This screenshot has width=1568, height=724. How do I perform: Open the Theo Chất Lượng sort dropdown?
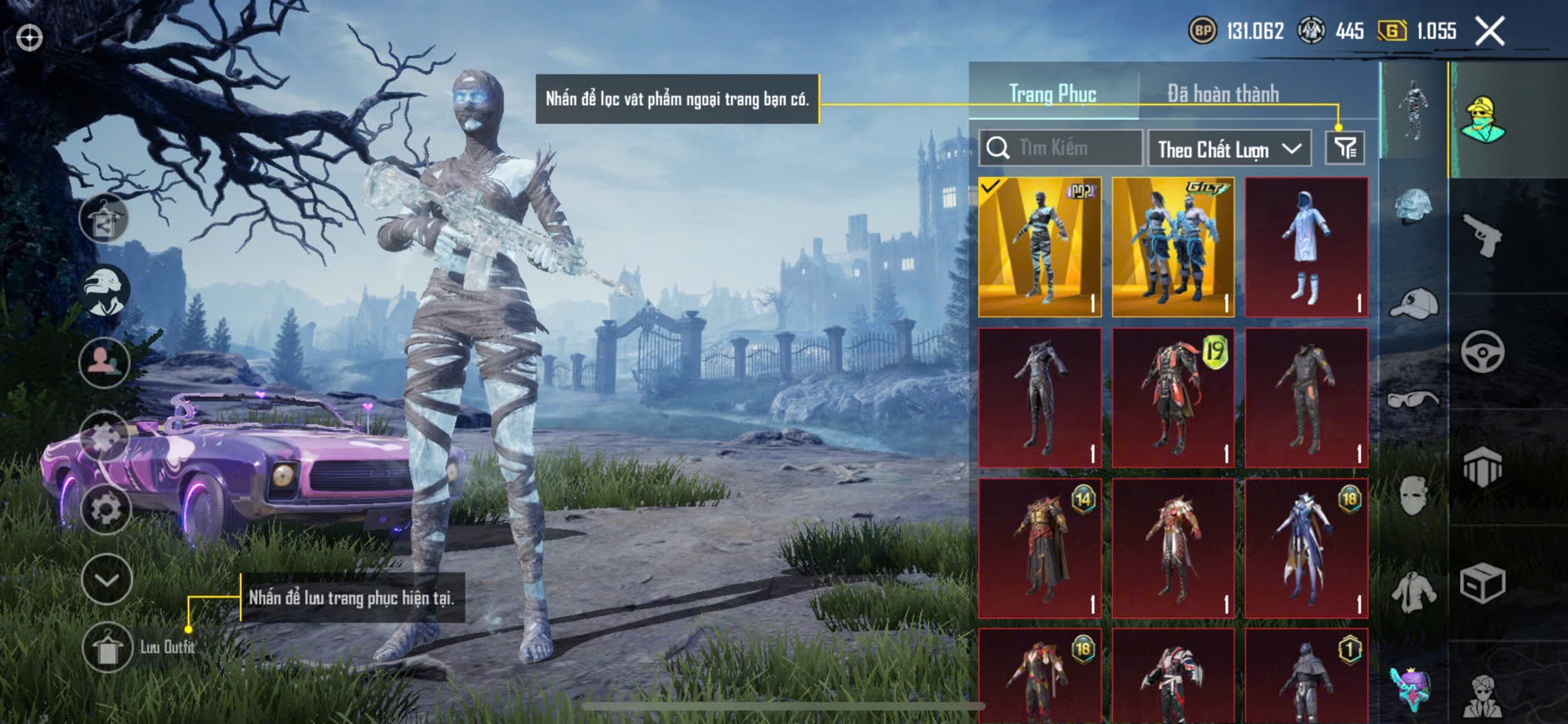point(1229,149)
